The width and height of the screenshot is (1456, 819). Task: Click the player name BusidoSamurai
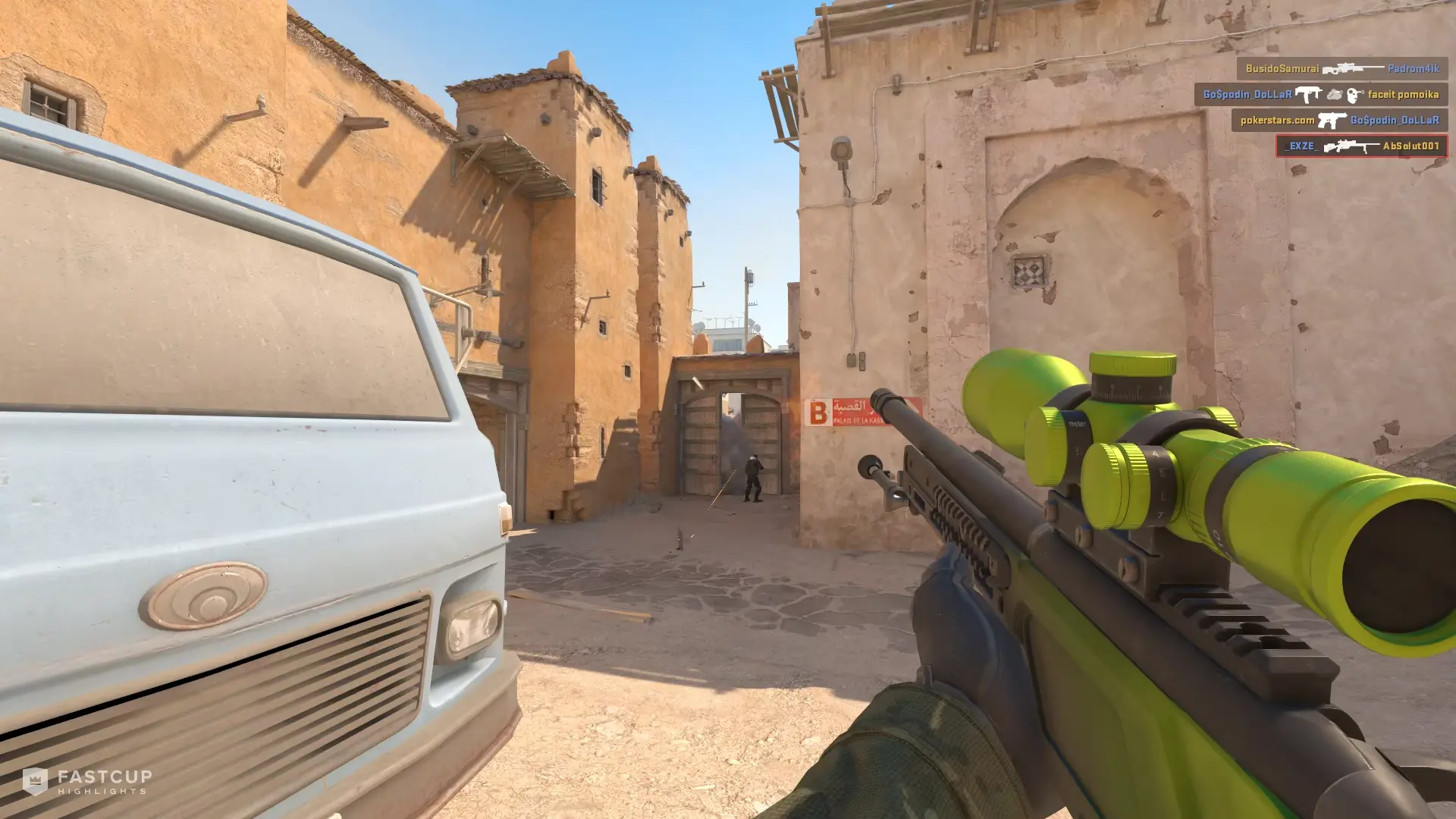coord(1282,69)
